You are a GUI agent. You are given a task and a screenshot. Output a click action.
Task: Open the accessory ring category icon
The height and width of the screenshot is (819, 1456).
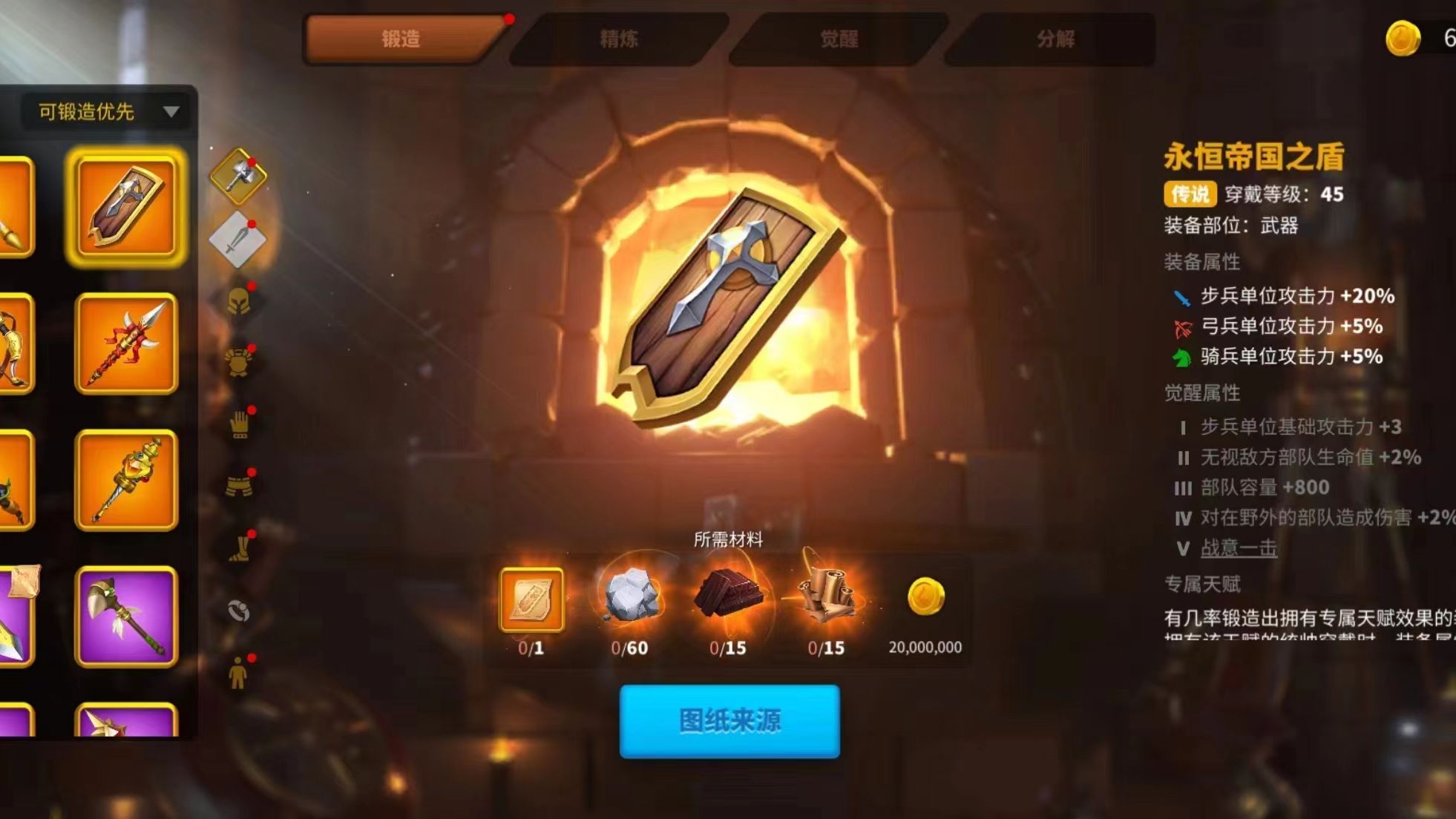238,612
